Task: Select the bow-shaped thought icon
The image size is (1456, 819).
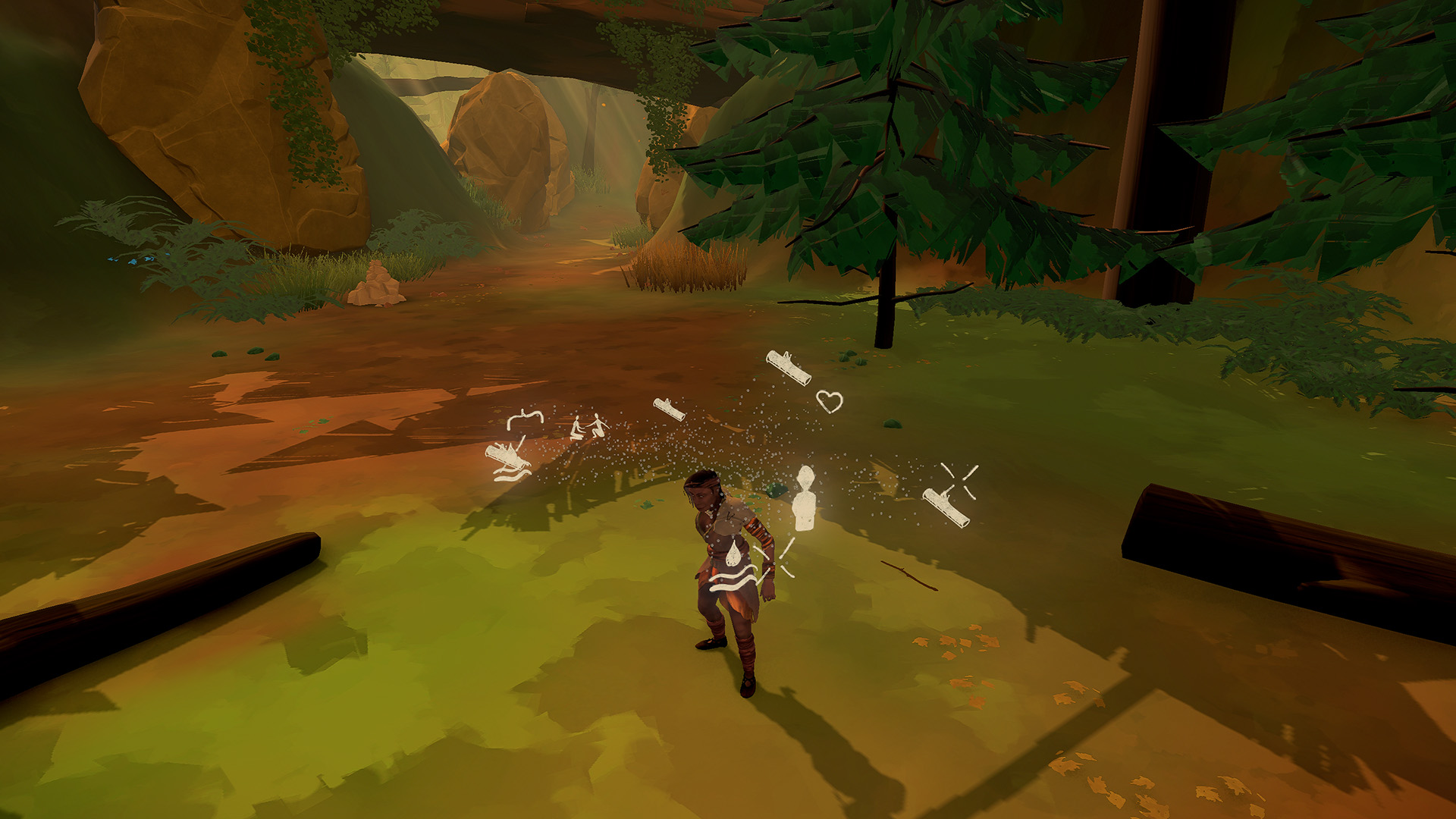Action: [525, 419]
